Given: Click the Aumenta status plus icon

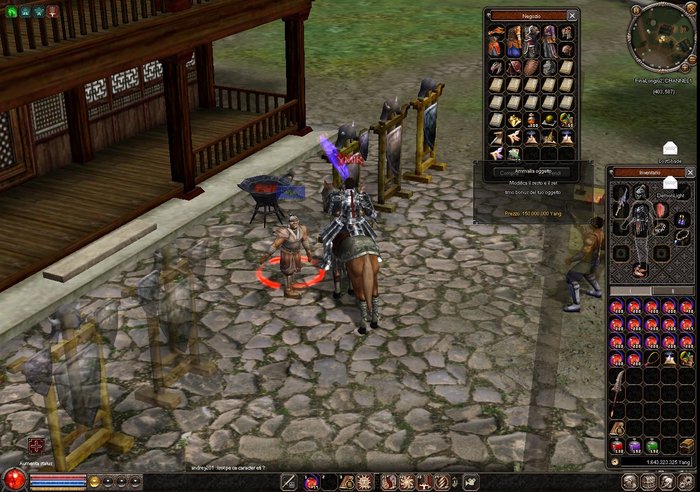Looking at the screenshot, I should pos(36,445).
